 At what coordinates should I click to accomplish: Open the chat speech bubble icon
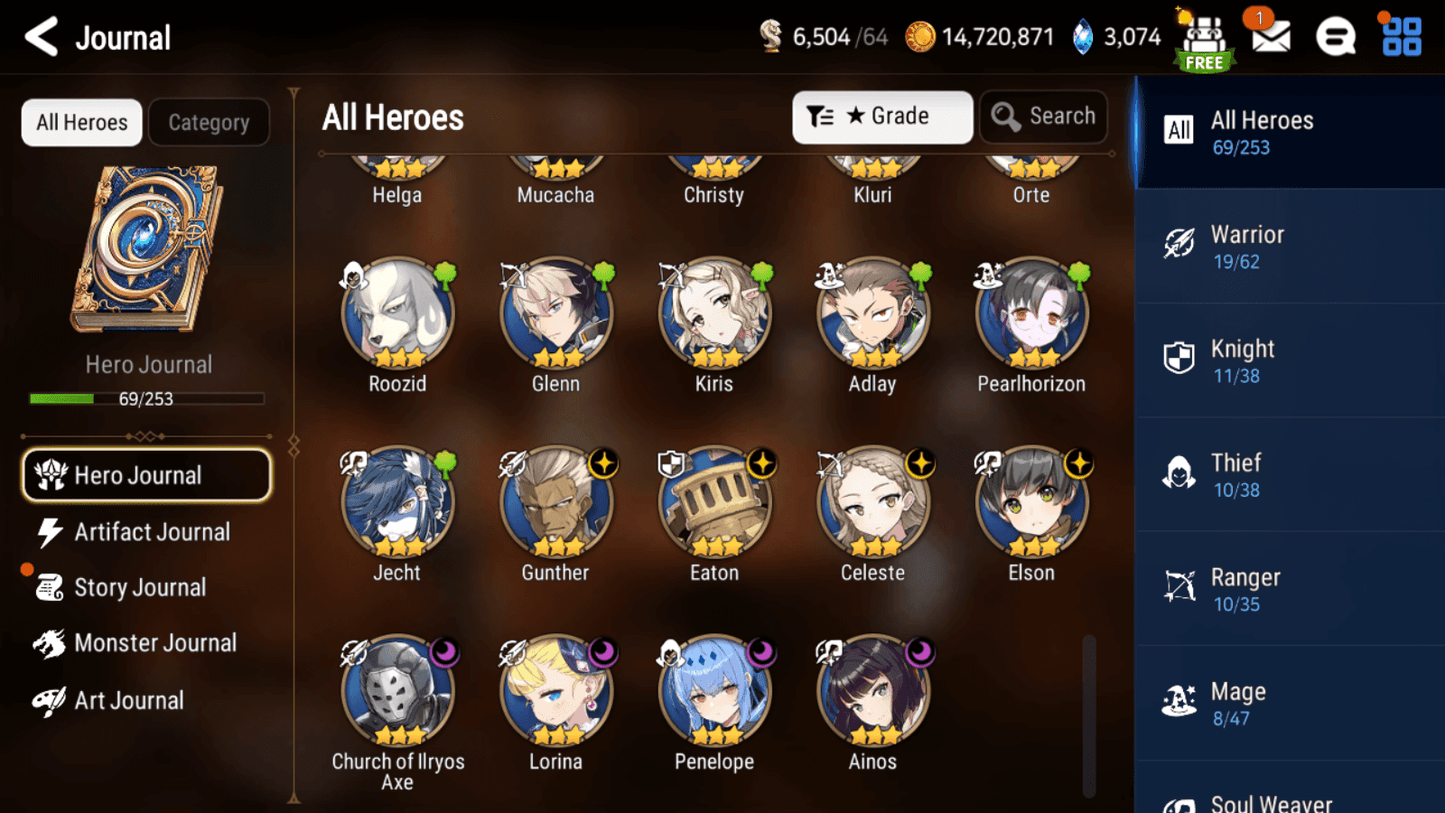coord(1336,36)
